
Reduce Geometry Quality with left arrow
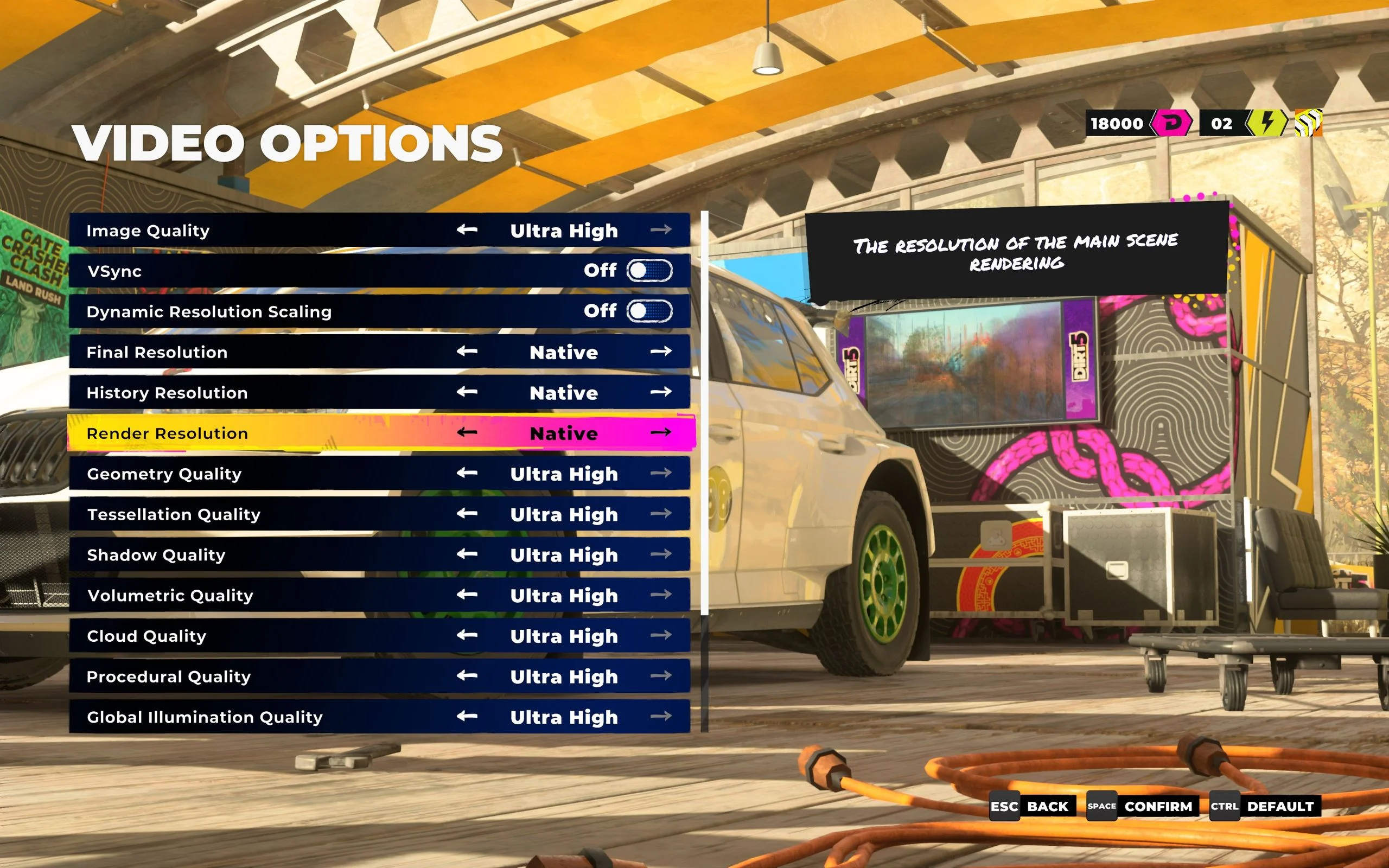(467, 473)
